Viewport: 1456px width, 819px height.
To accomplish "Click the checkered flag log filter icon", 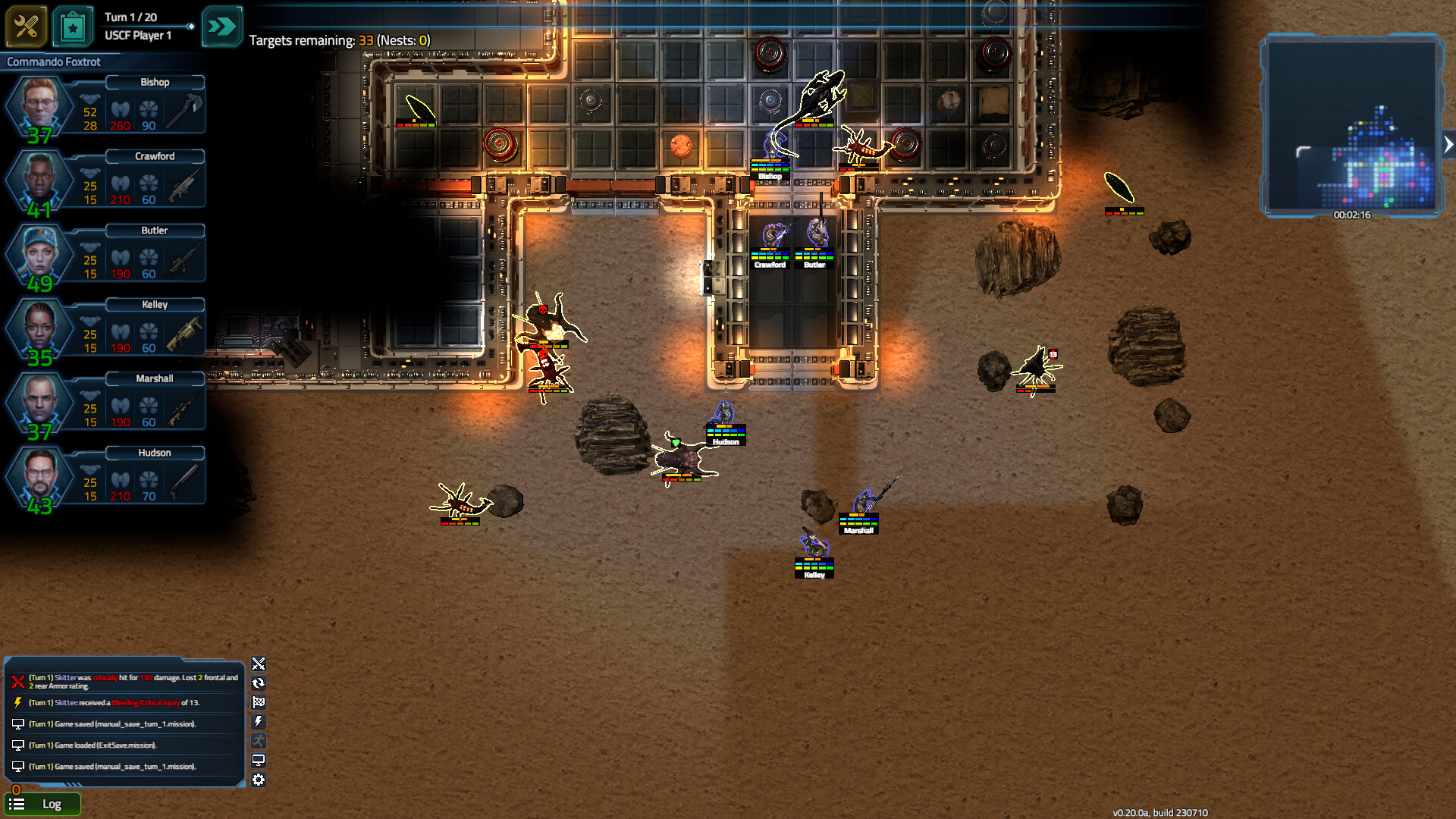I will pyautogui.click(x=259, y=702).
